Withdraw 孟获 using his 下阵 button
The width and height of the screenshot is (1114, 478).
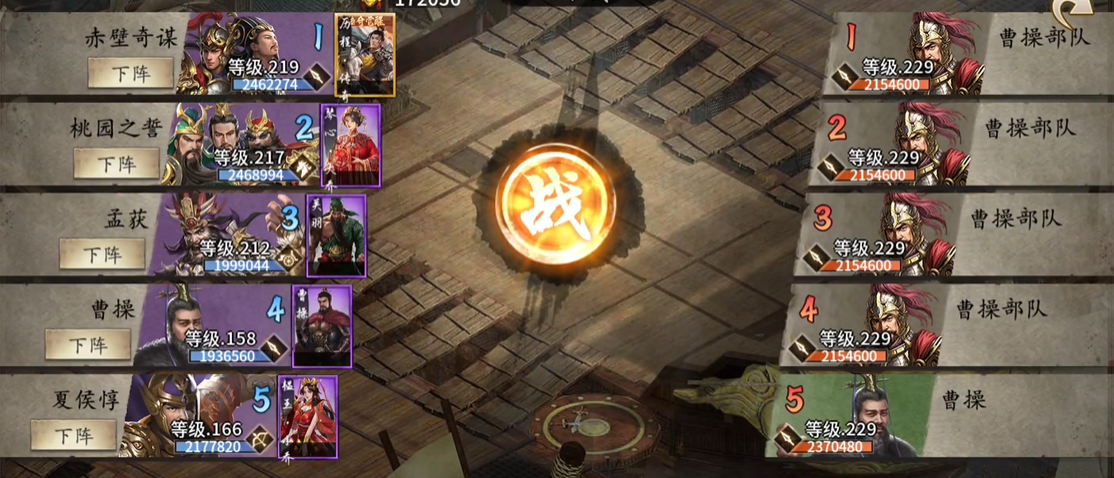point(102,253)
